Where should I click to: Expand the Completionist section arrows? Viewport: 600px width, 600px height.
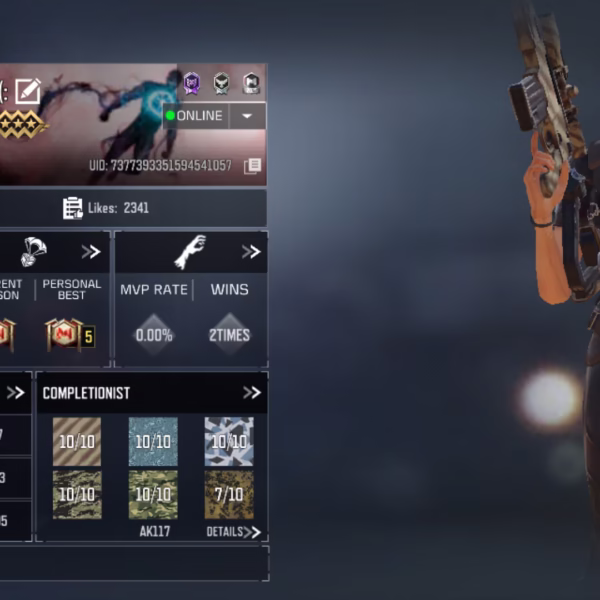[251, 393]
